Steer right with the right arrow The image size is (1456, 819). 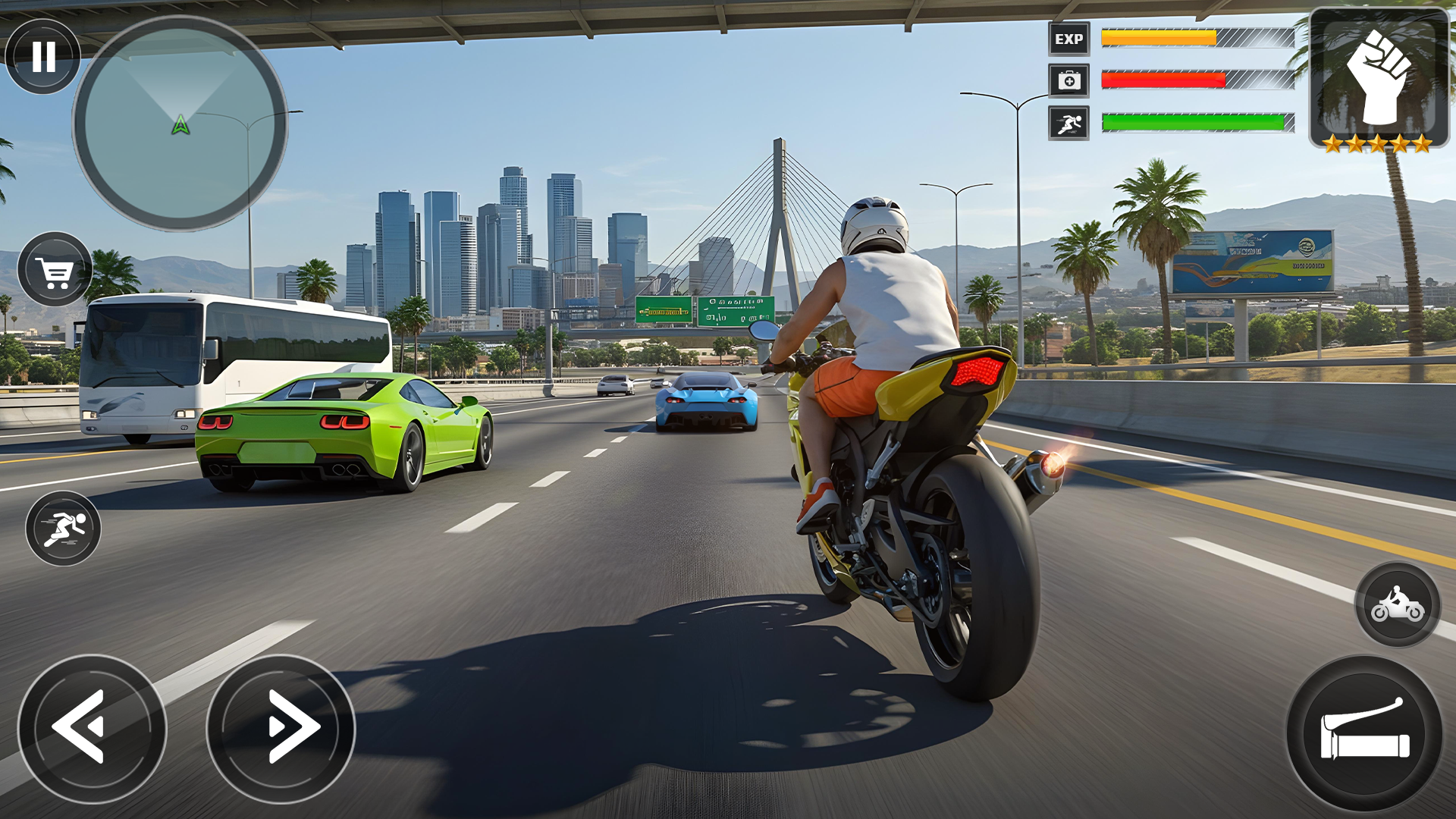point(281,728)
